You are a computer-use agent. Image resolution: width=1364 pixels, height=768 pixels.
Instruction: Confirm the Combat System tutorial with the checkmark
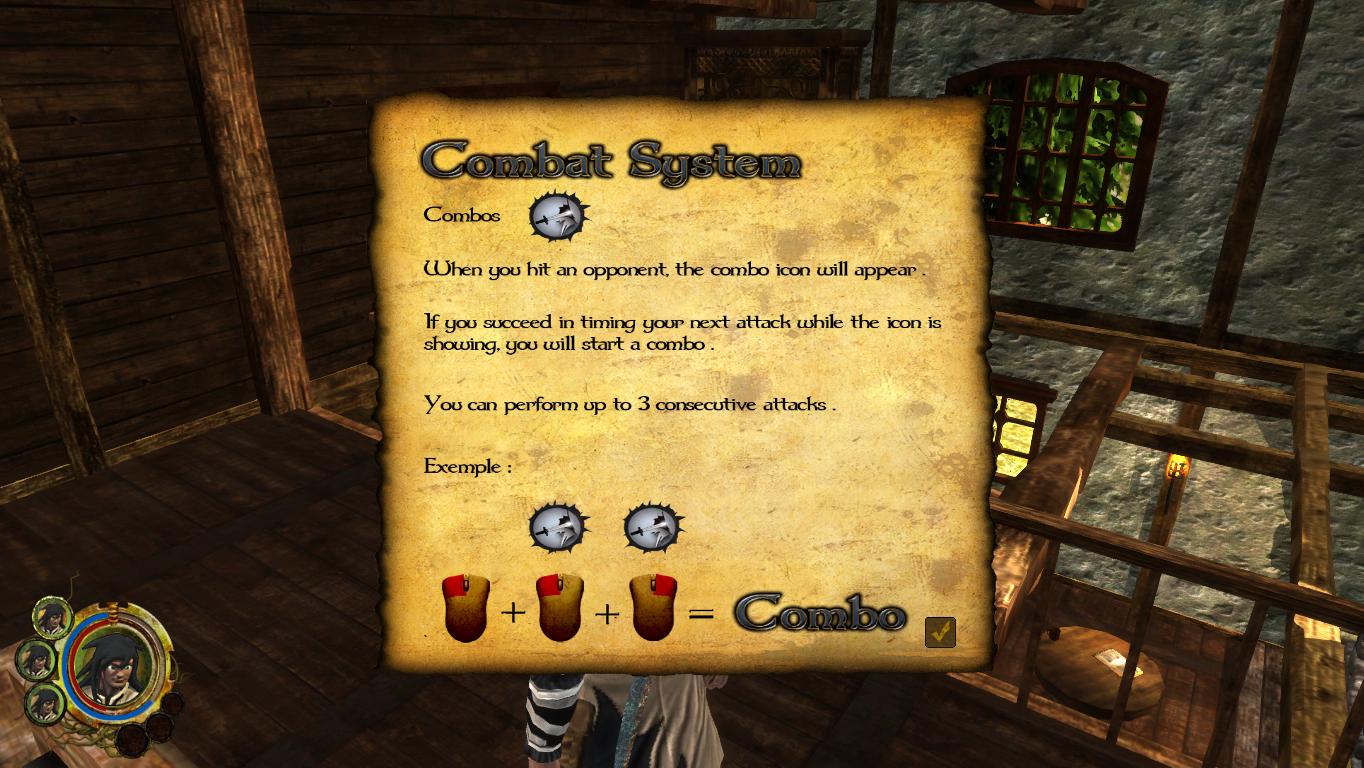click(940, 632)
